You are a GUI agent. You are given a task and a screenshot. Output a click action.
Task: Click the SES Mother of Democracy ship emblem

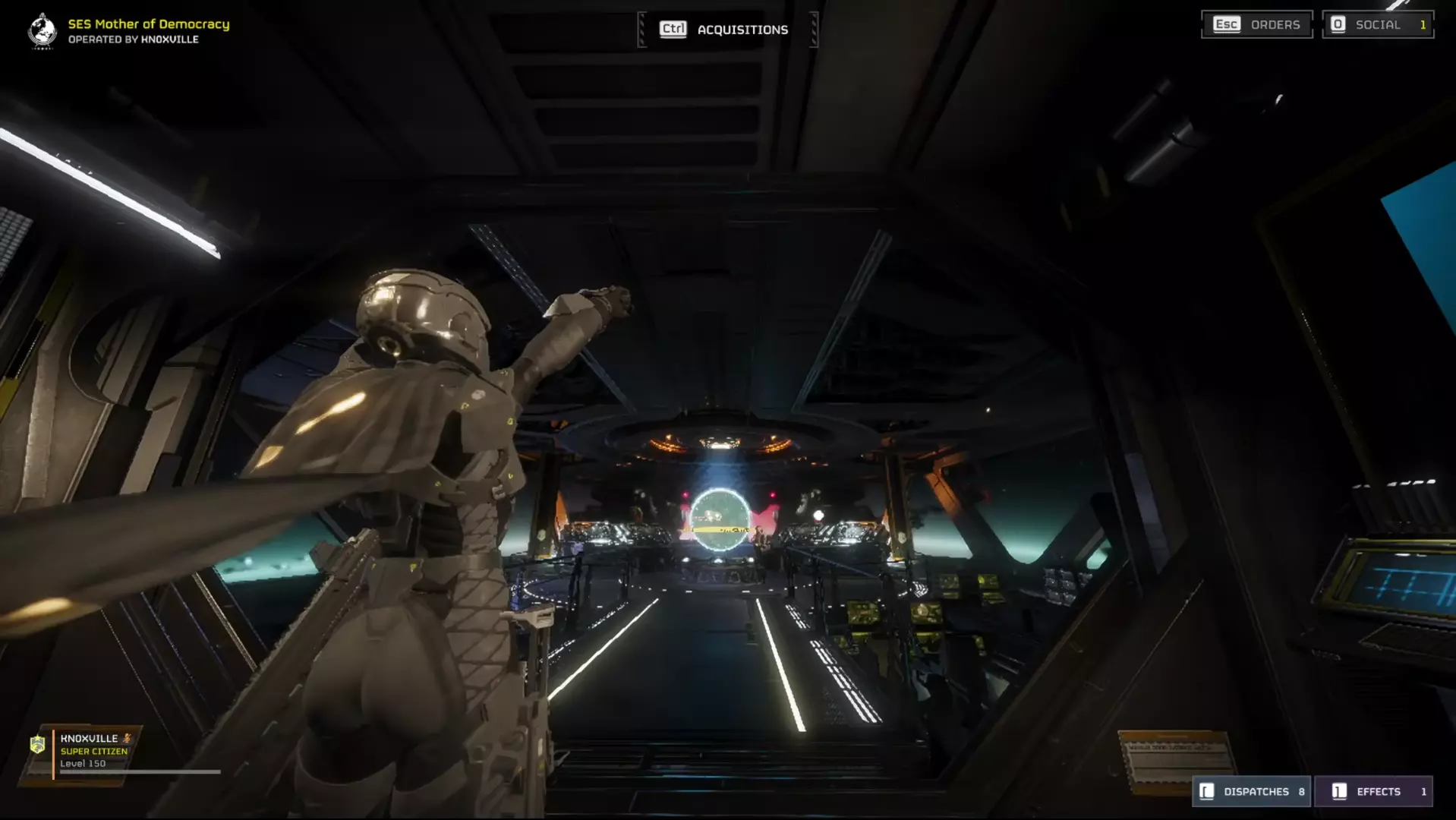43,31
